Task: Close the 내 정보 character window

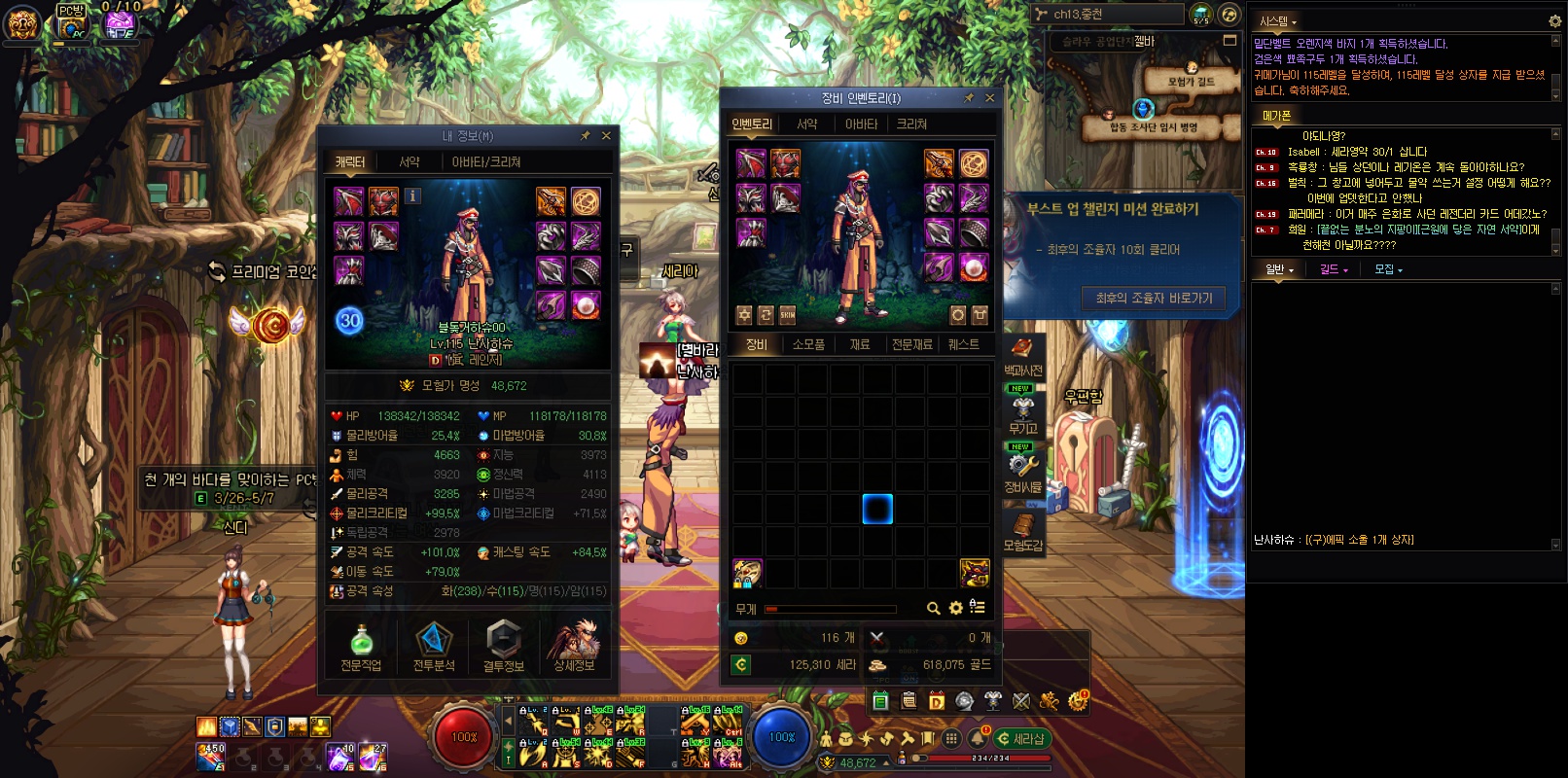Action: click(x=606, y=136)
